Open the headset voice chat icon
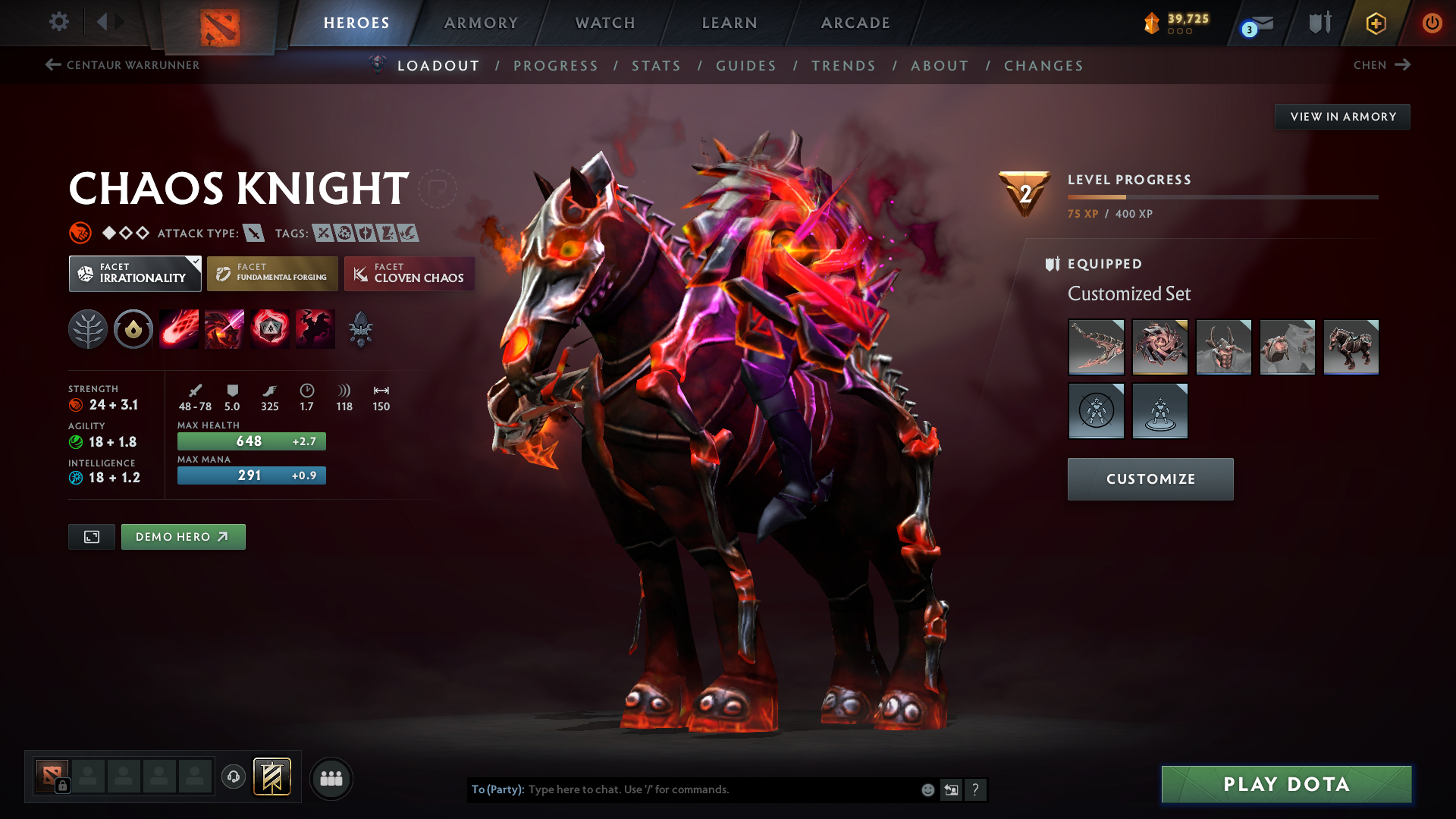The image size is (1456, 819). tap(233, 777)
